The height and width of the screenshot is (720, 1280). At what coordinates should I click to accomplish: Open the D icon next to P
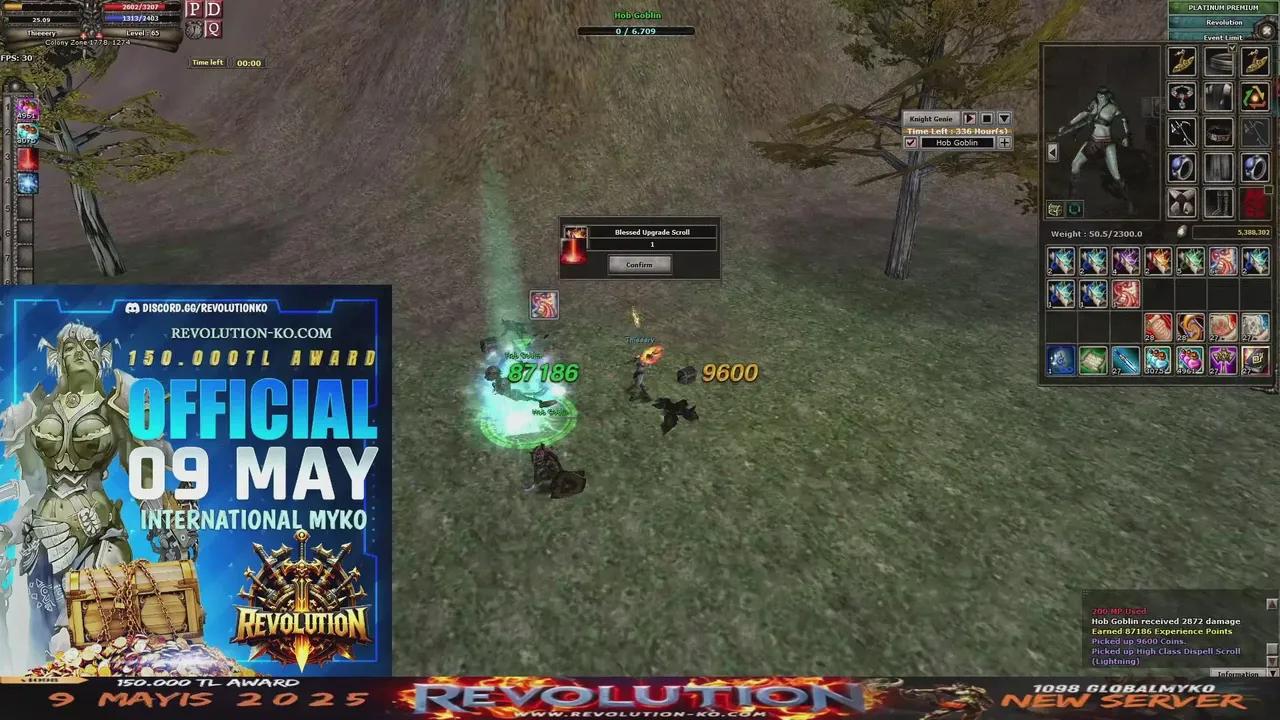[212, 10]
